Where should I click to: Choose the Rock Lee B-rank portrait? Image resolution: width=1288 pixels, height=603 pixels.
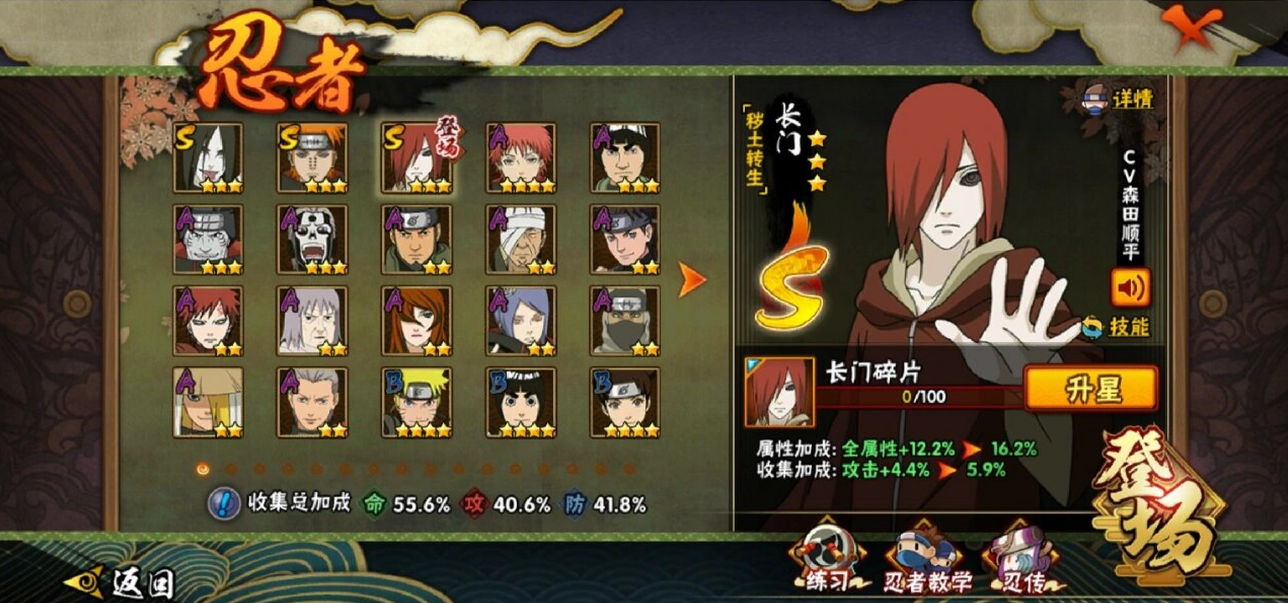(520, 402)
